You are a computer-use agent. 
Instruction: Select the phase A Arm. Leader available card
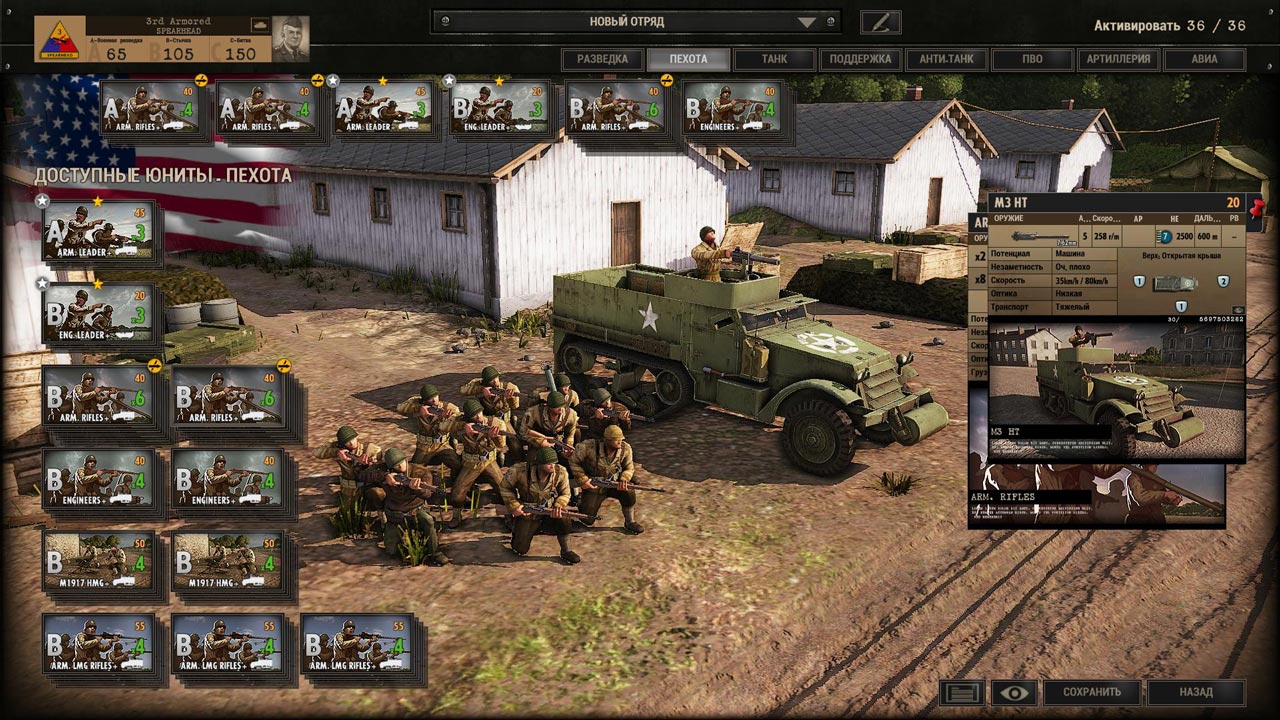(x=98, y=231)
